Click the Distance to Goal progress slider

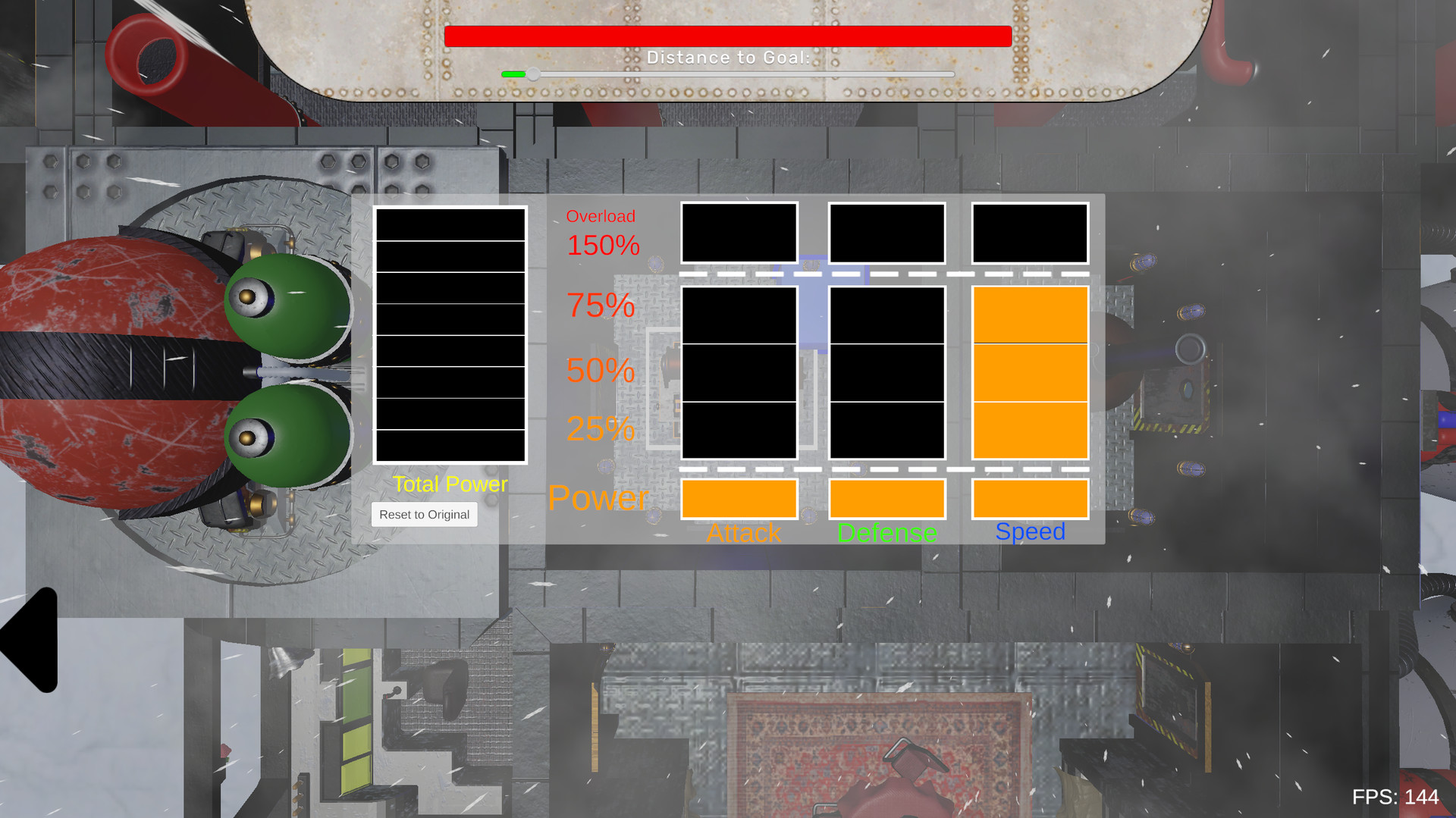[x=726, y=74]
